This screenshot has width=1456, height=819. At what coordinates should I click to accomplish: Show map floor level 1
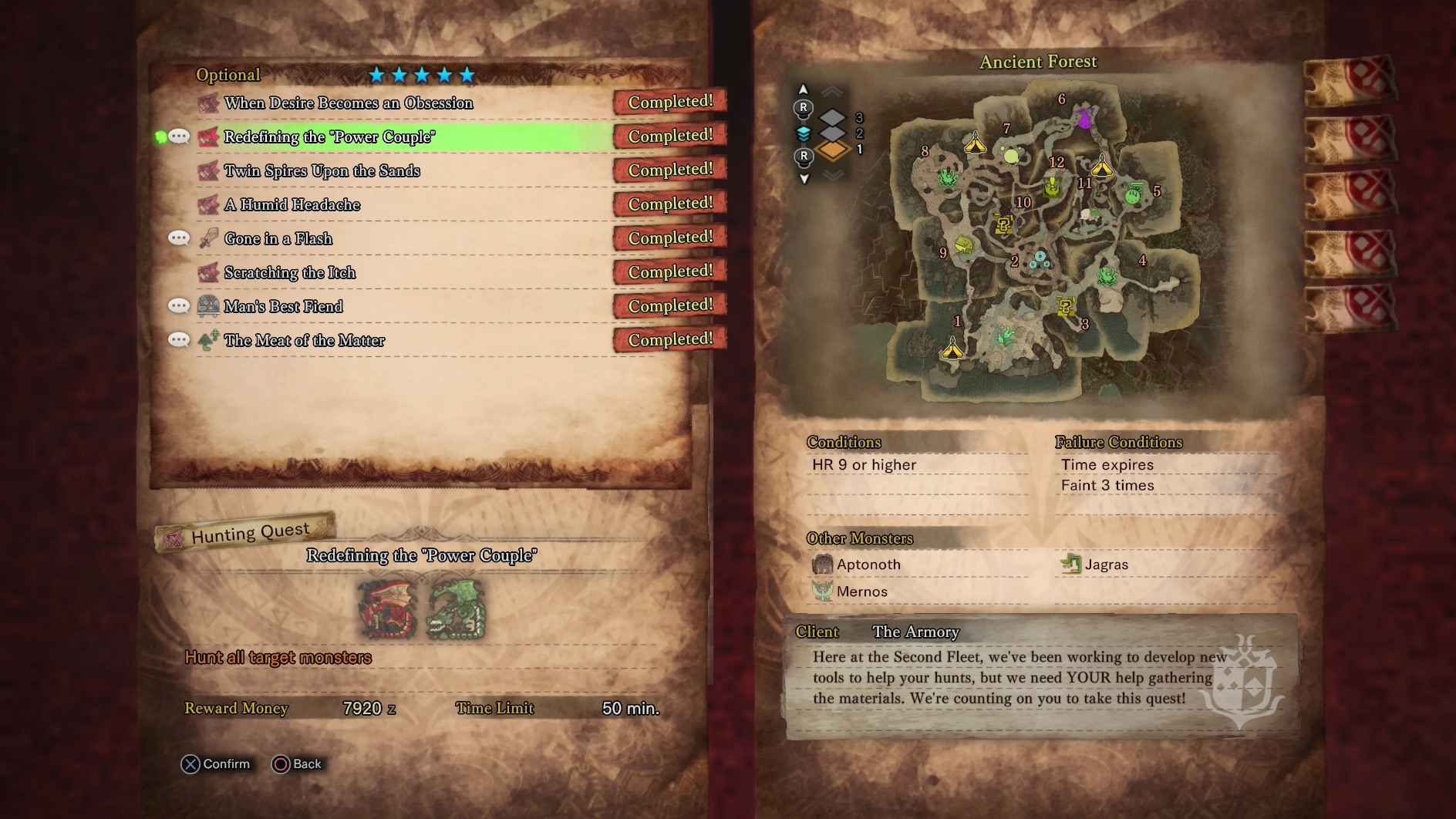pyautogui.click(x=833, y=150)
